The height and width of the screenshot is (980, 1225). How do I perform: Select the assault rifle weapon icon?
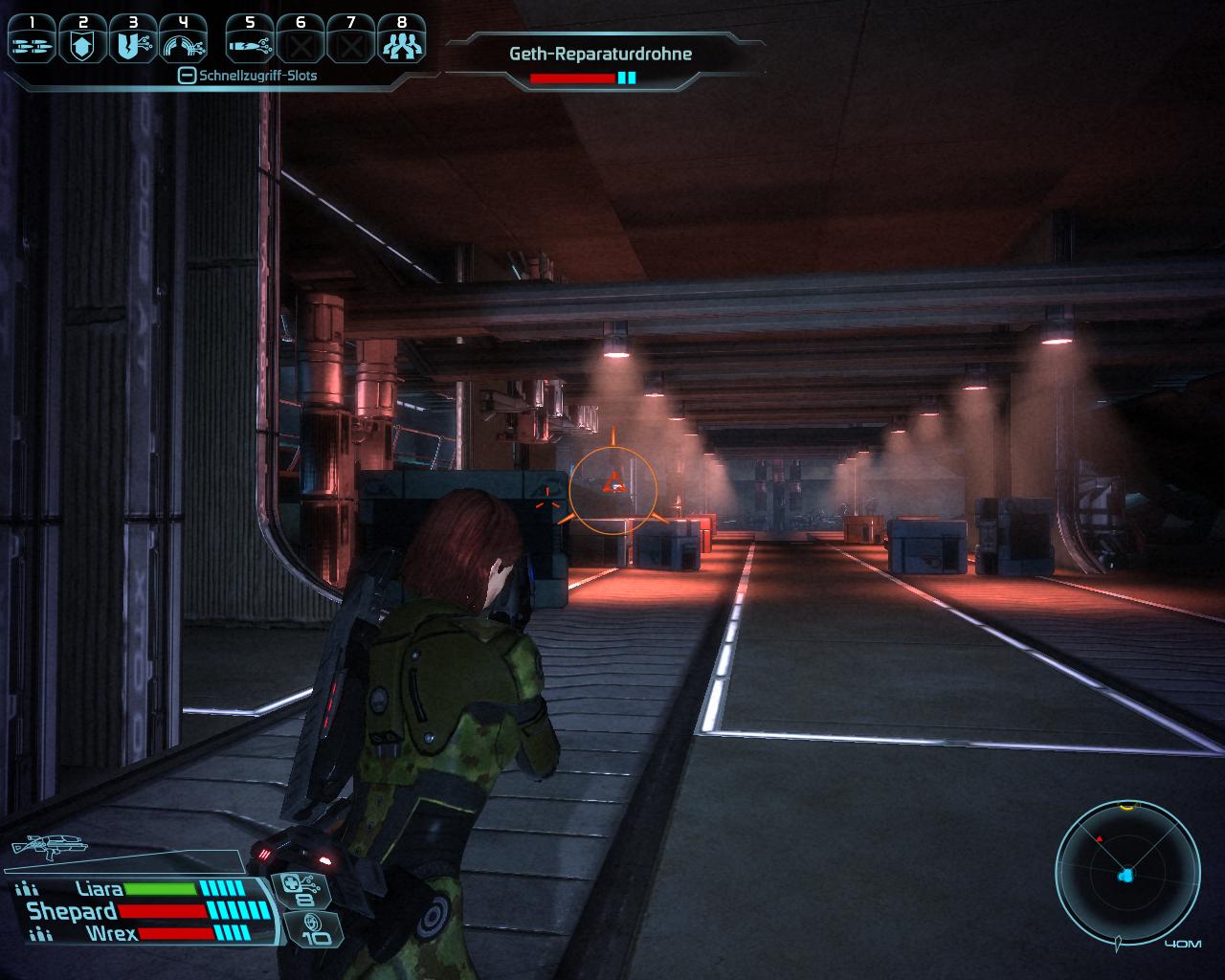[x=50, y=846]
